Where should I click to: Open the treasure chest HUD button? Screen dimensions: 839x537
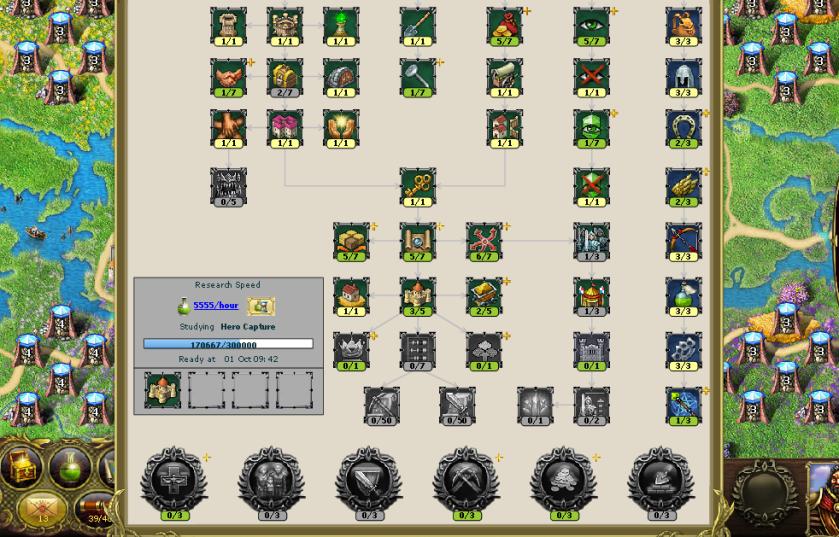[x=21, y=465]
